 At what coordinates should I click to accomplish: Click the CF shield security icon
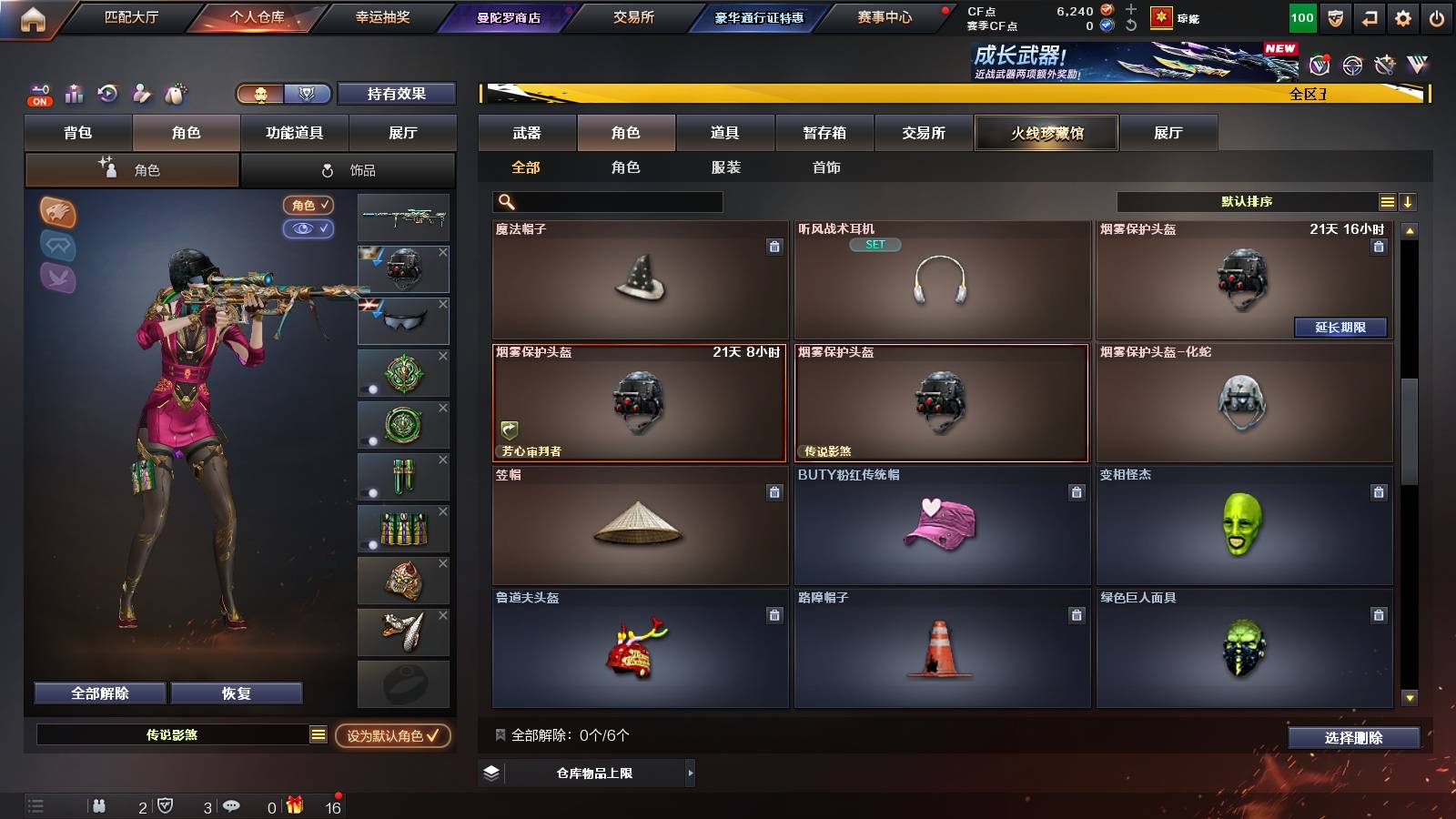(1335, 16)
